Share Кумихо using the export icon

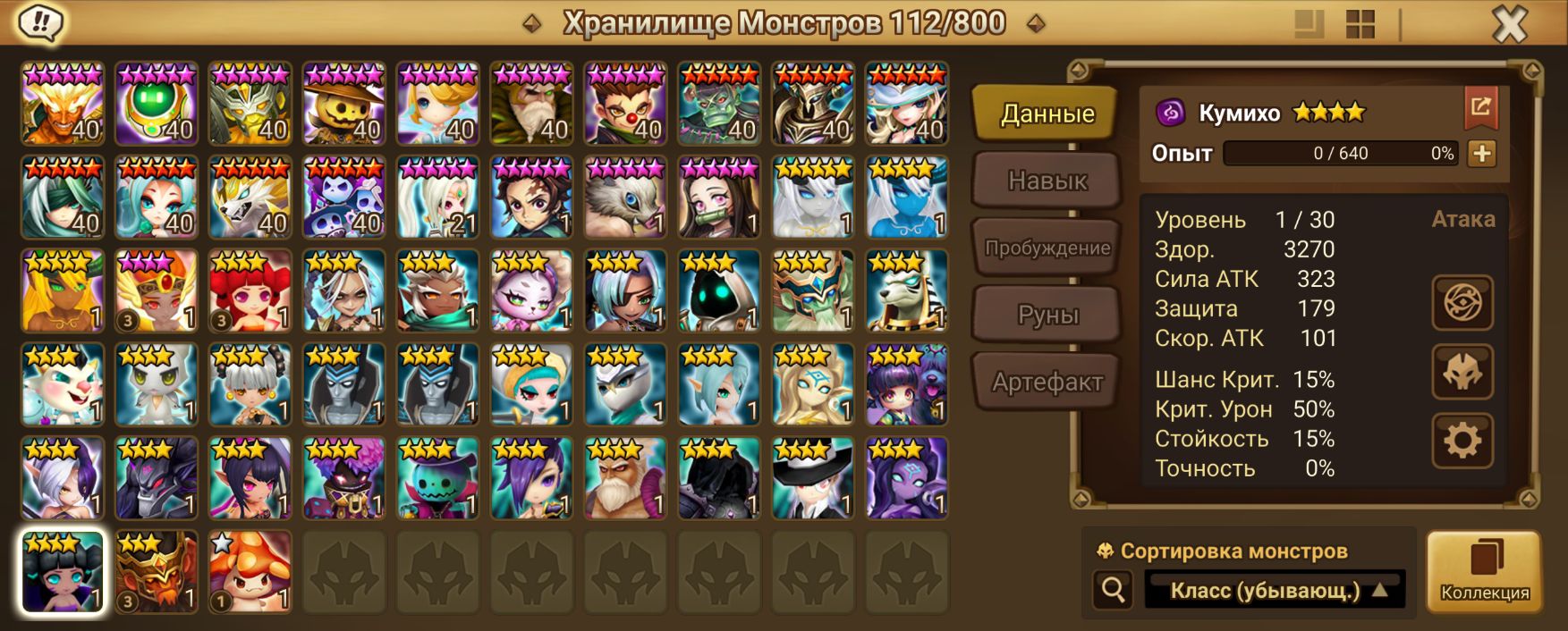[1480, 108]
